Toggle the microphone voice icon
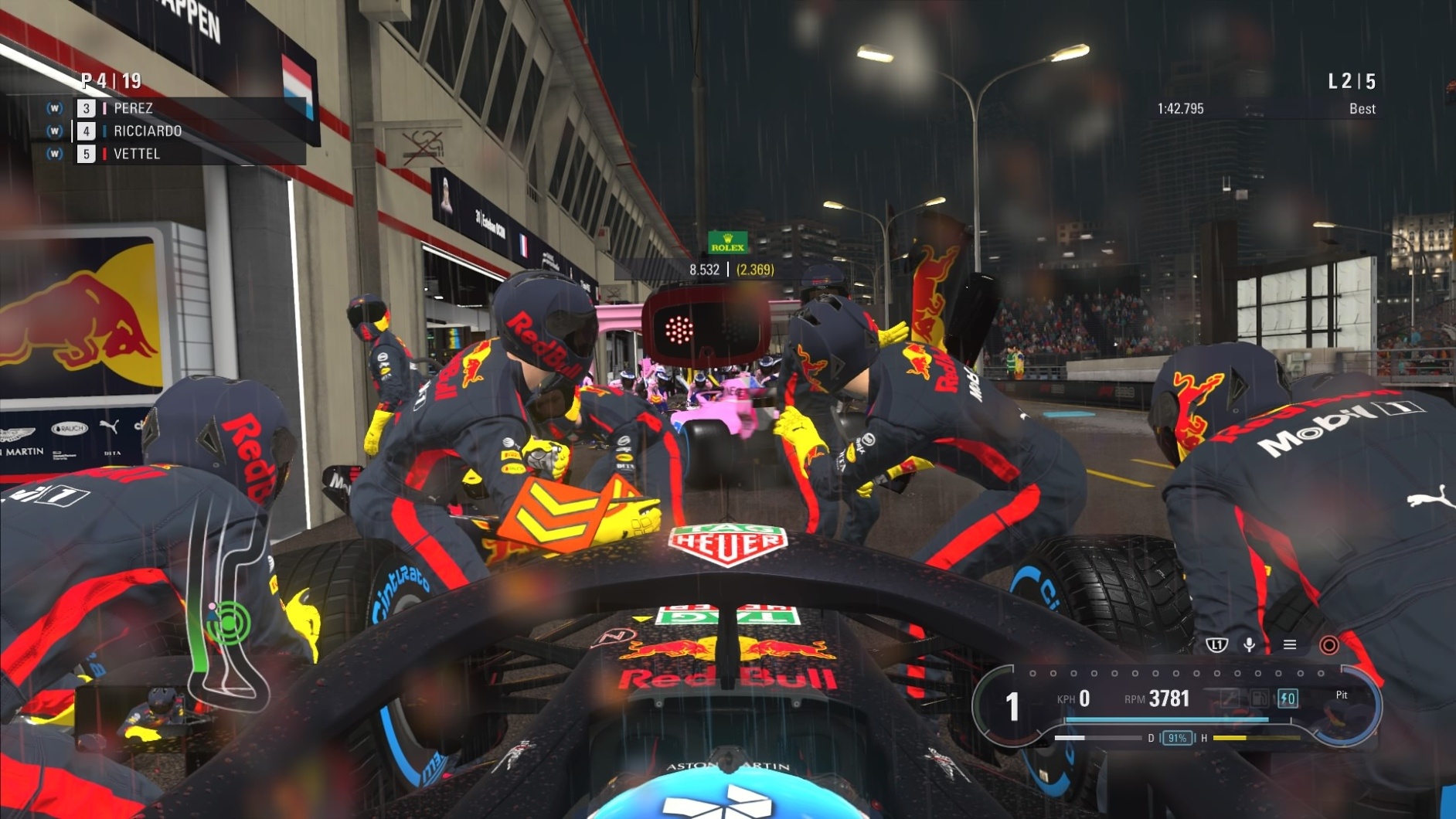 pos(1249,644)
